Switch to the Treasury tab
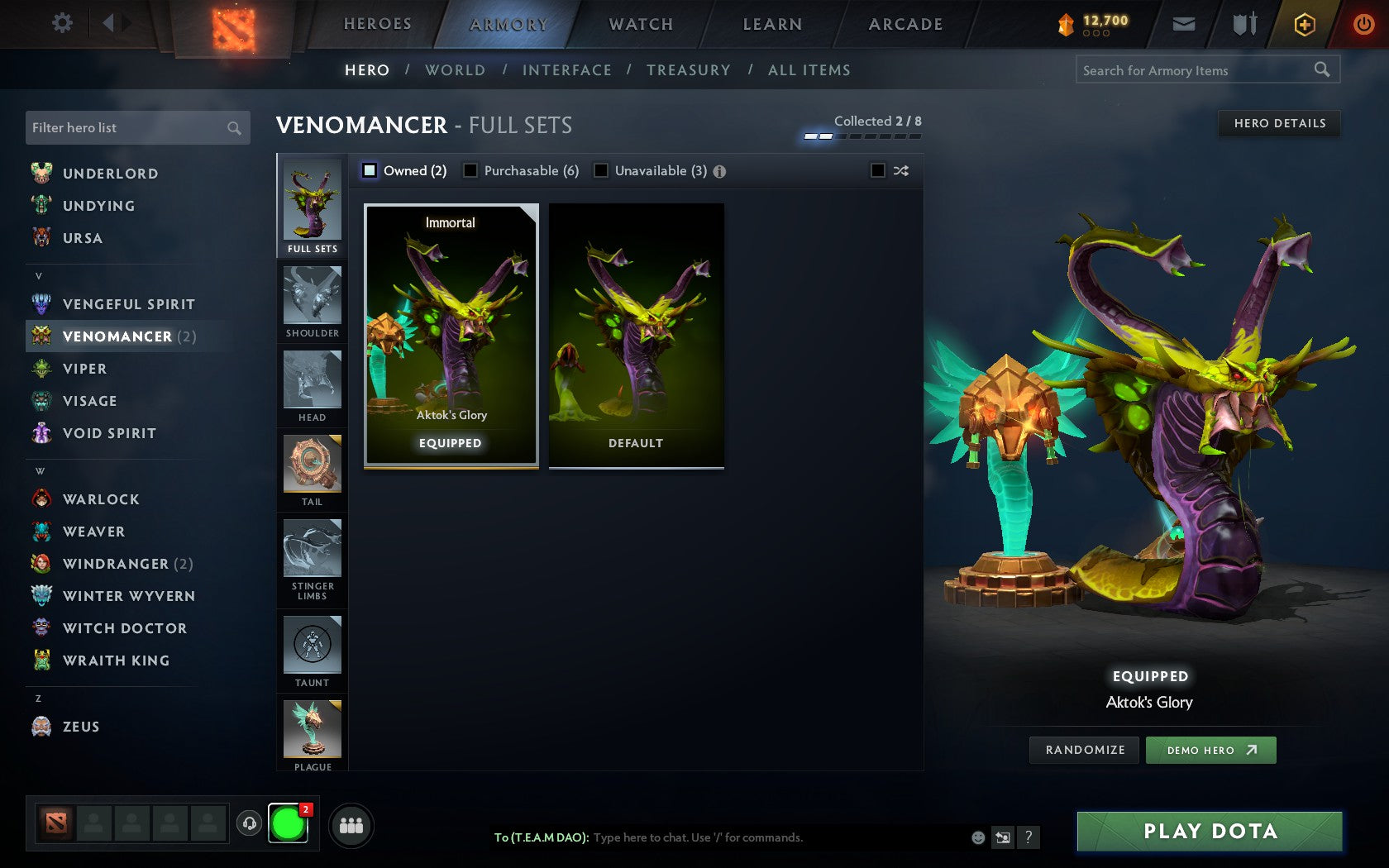Image resolution: width=1389 pixels, height=868 pixels. pos(690,70)
